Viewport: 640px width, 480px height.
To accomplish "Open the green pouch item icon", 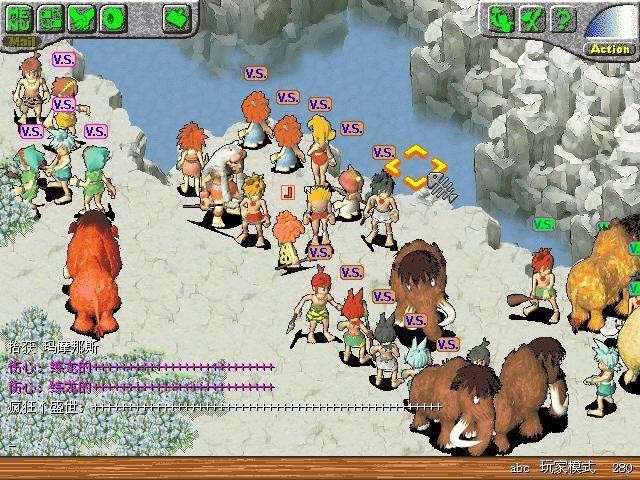I will point(178,17).
